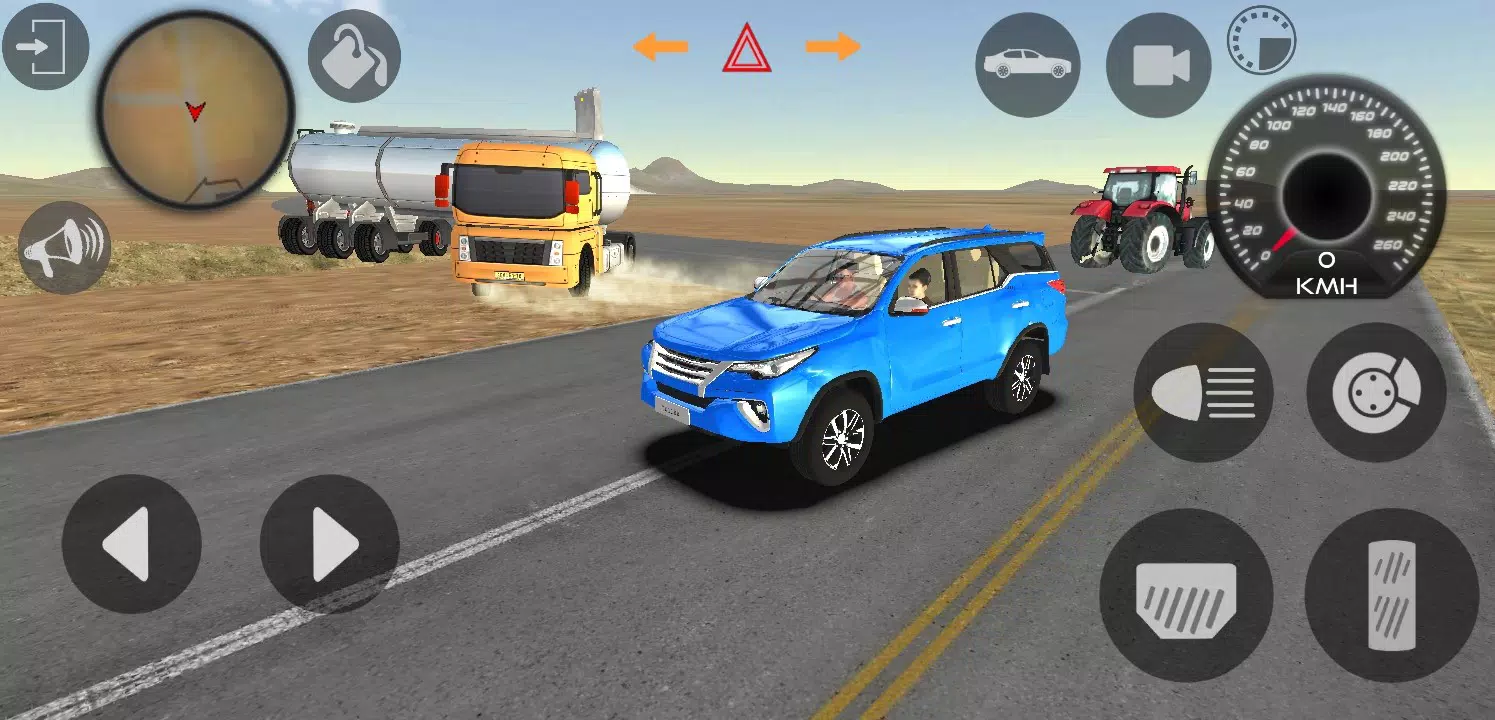The image size is (1495, 720).
Task: Click the small clock dial icon
Action: pyautogui.click(x=1261, y=40)
